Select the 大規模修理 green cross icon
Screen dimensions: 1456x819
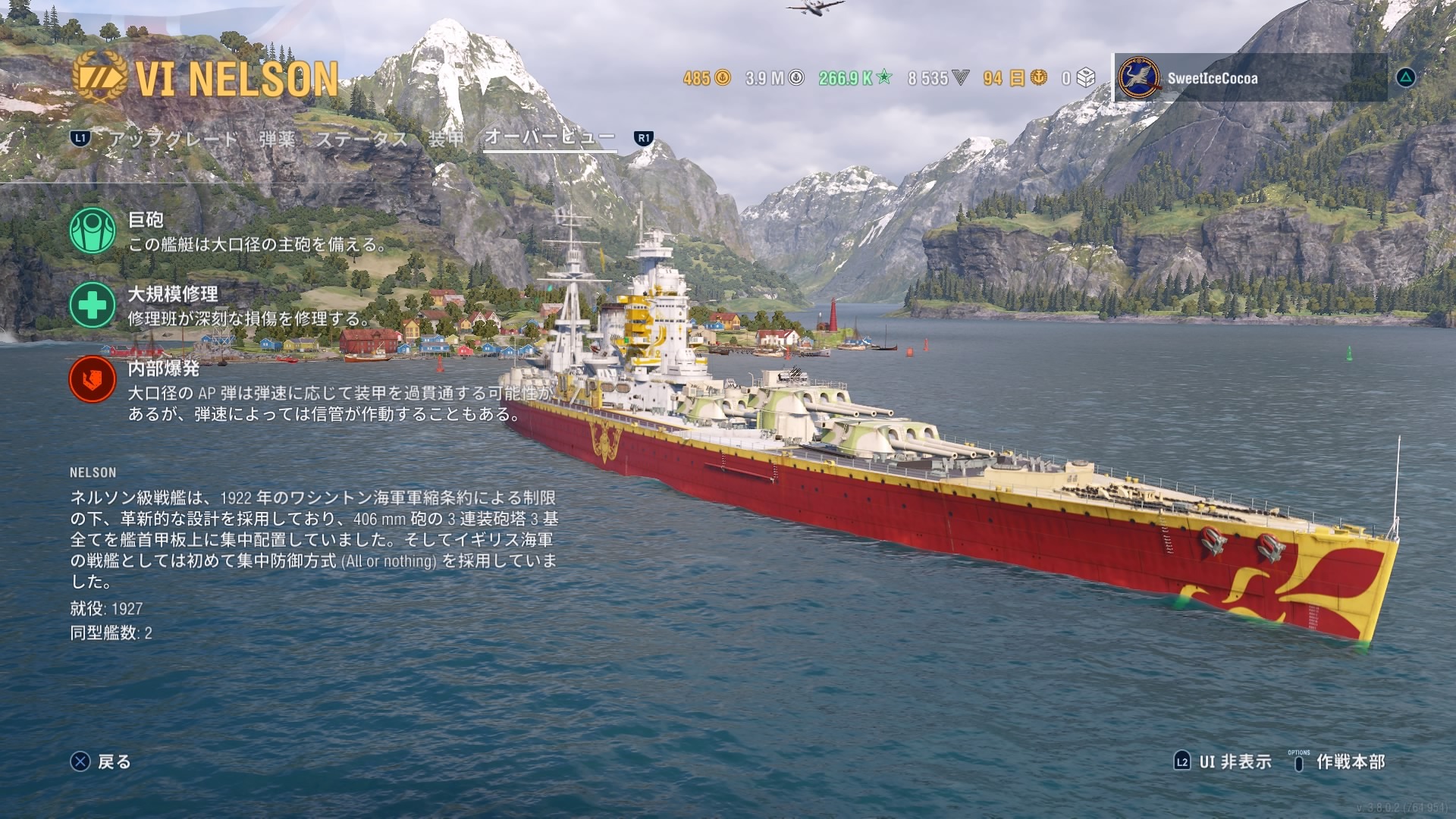[93, 305]
